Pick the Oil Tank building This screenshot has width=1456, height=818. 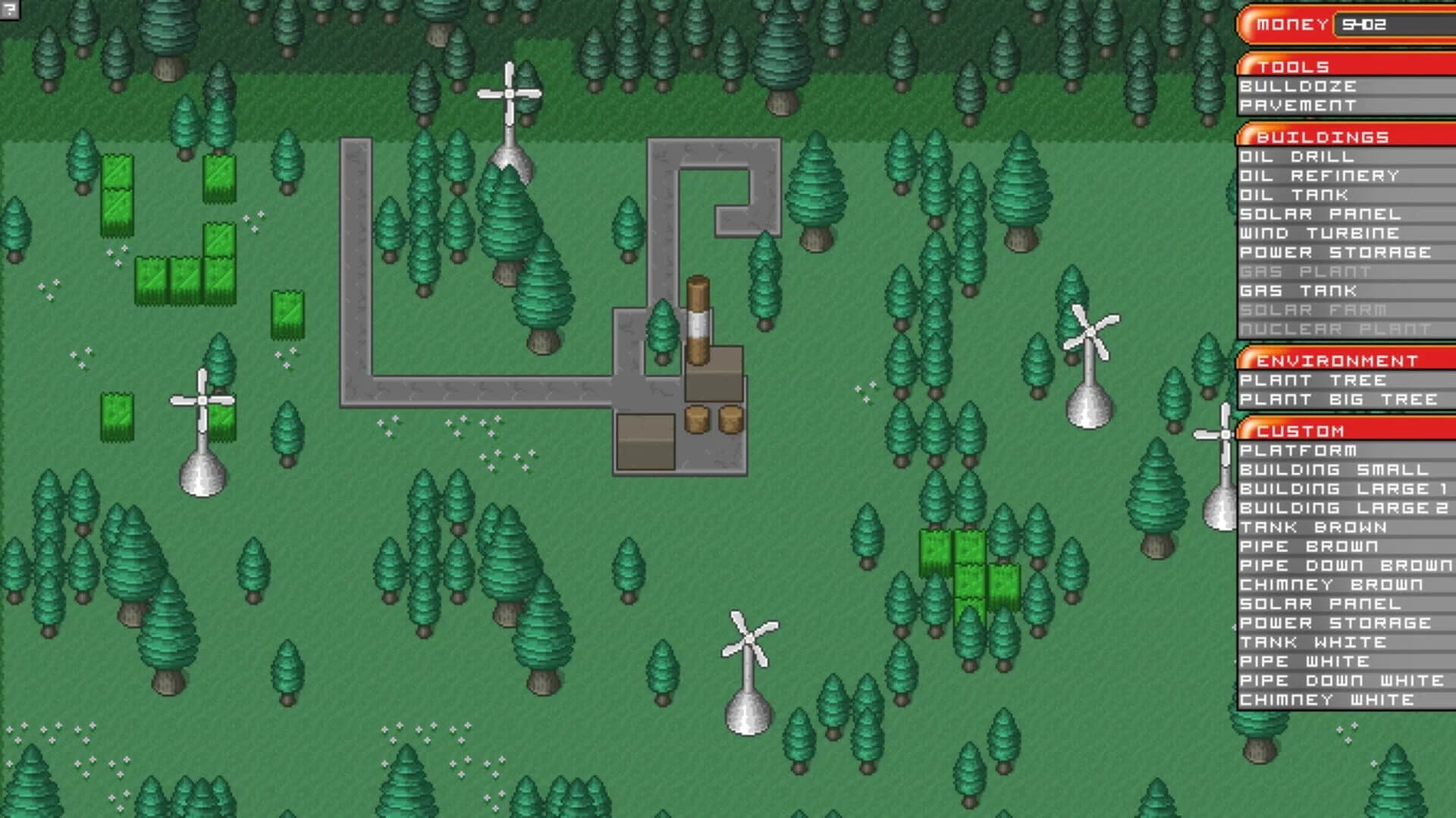(x=1294, y=196)
